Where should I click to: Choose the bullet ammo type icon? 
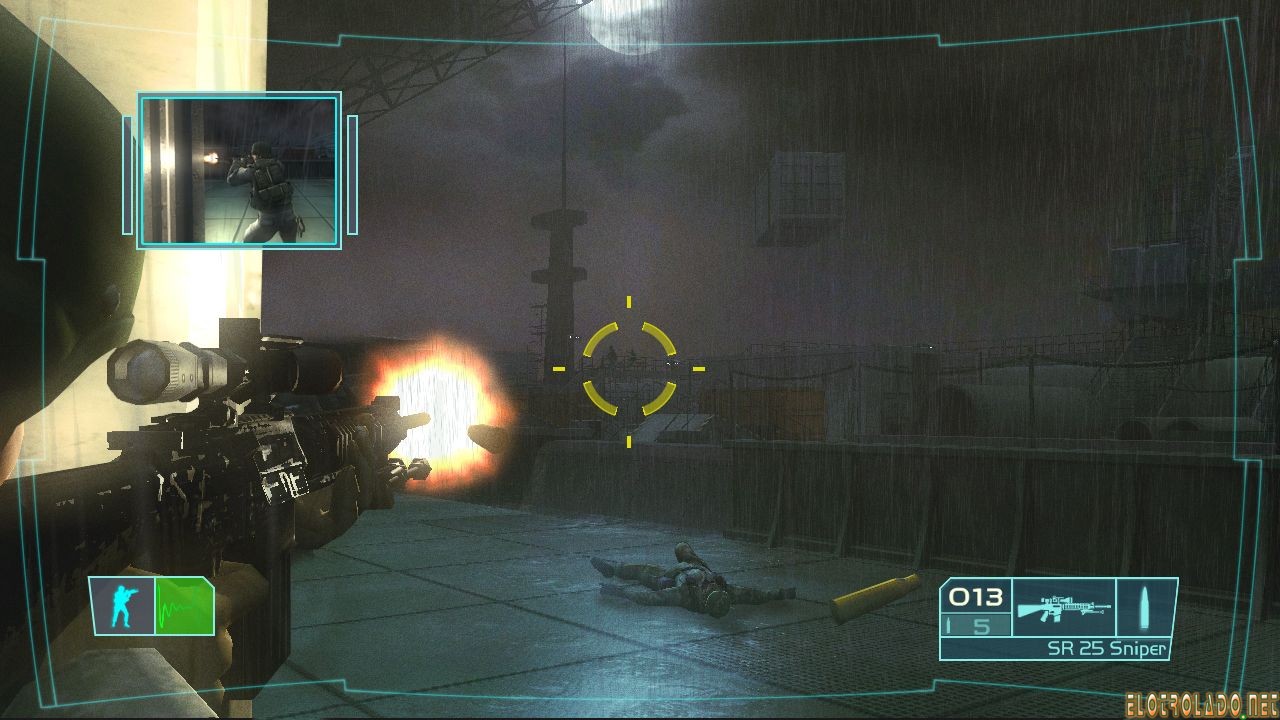pos(1145,607)
